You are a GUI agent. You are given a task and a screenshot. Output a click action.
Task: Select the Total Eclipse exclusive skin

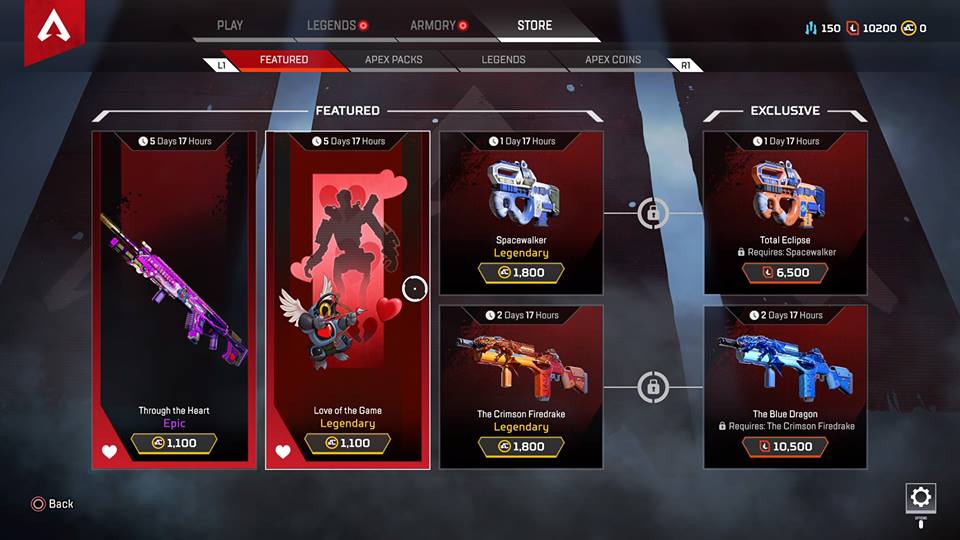point(785,213)
